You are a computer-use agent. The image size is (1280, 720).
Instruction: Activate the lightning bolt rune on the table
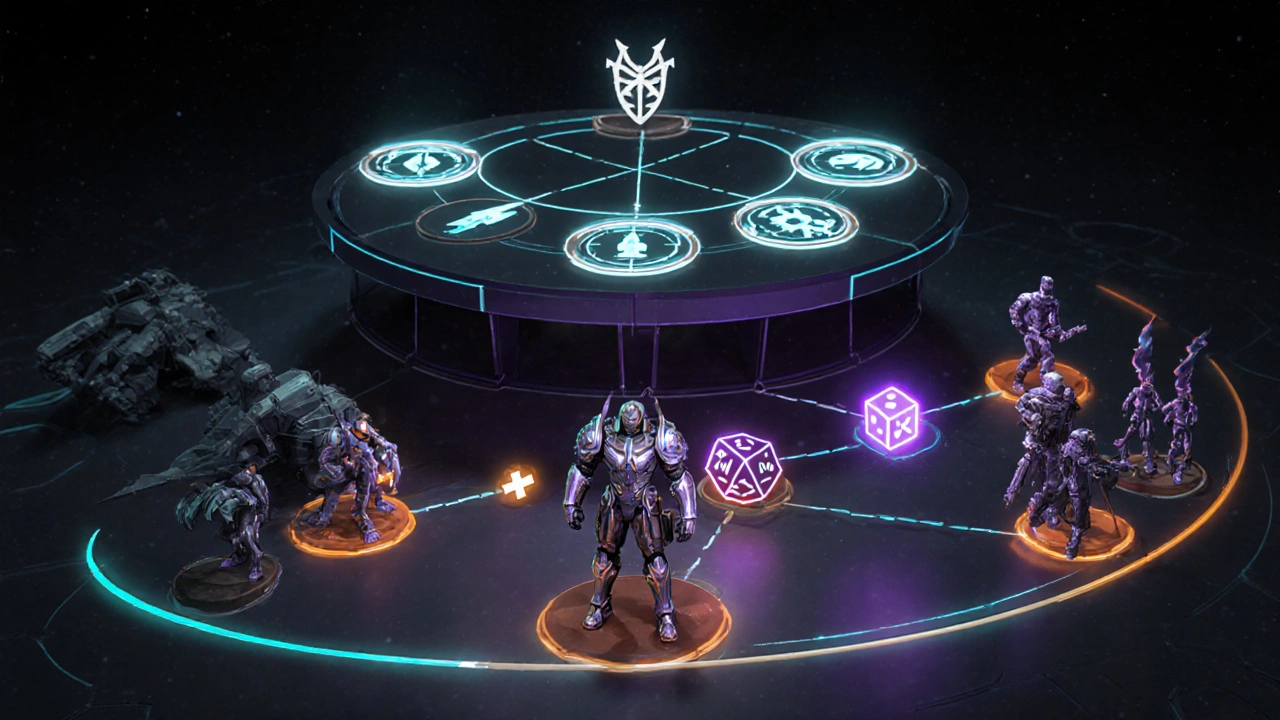[x=475, y=220]
